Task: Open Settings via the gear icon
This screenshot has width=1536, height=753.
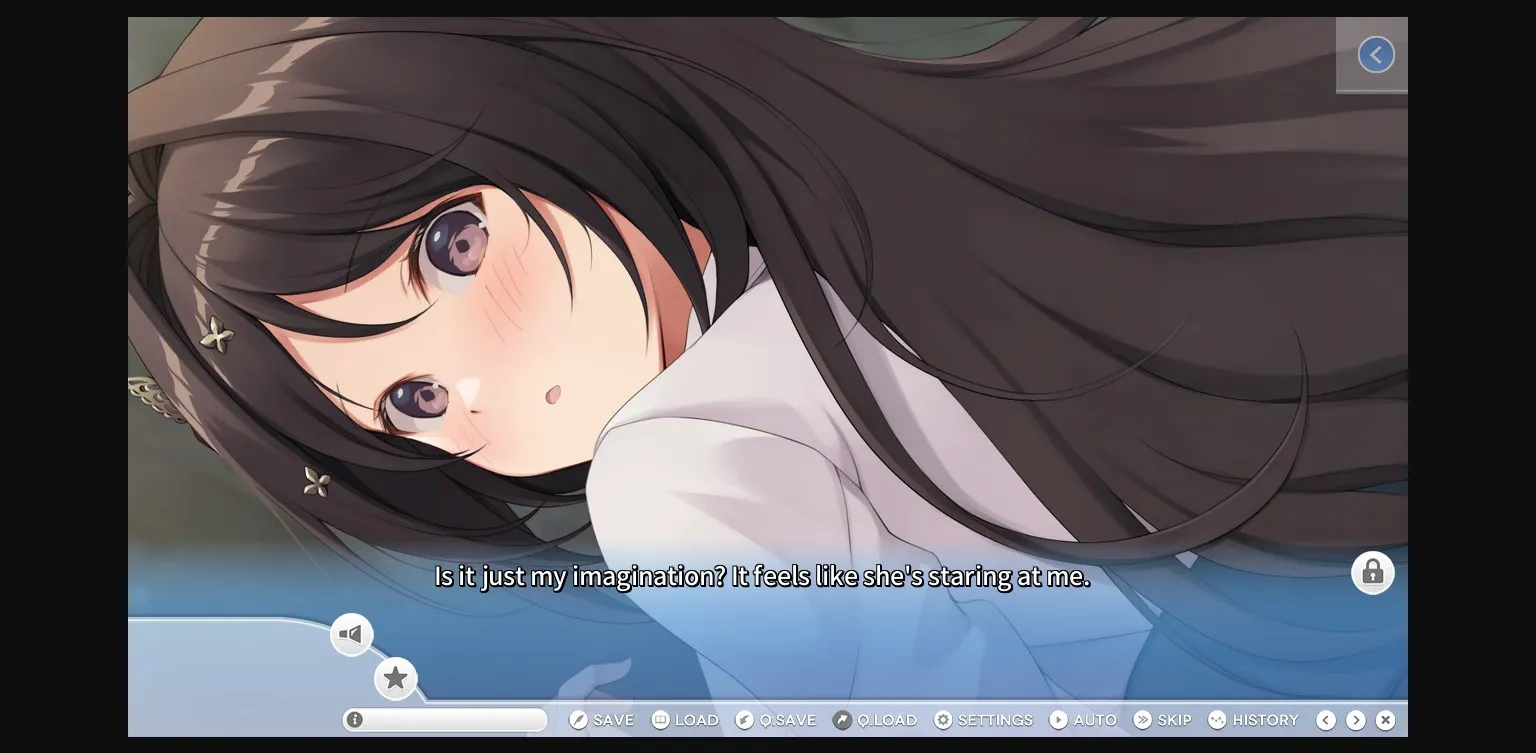Action: point(941,719)
